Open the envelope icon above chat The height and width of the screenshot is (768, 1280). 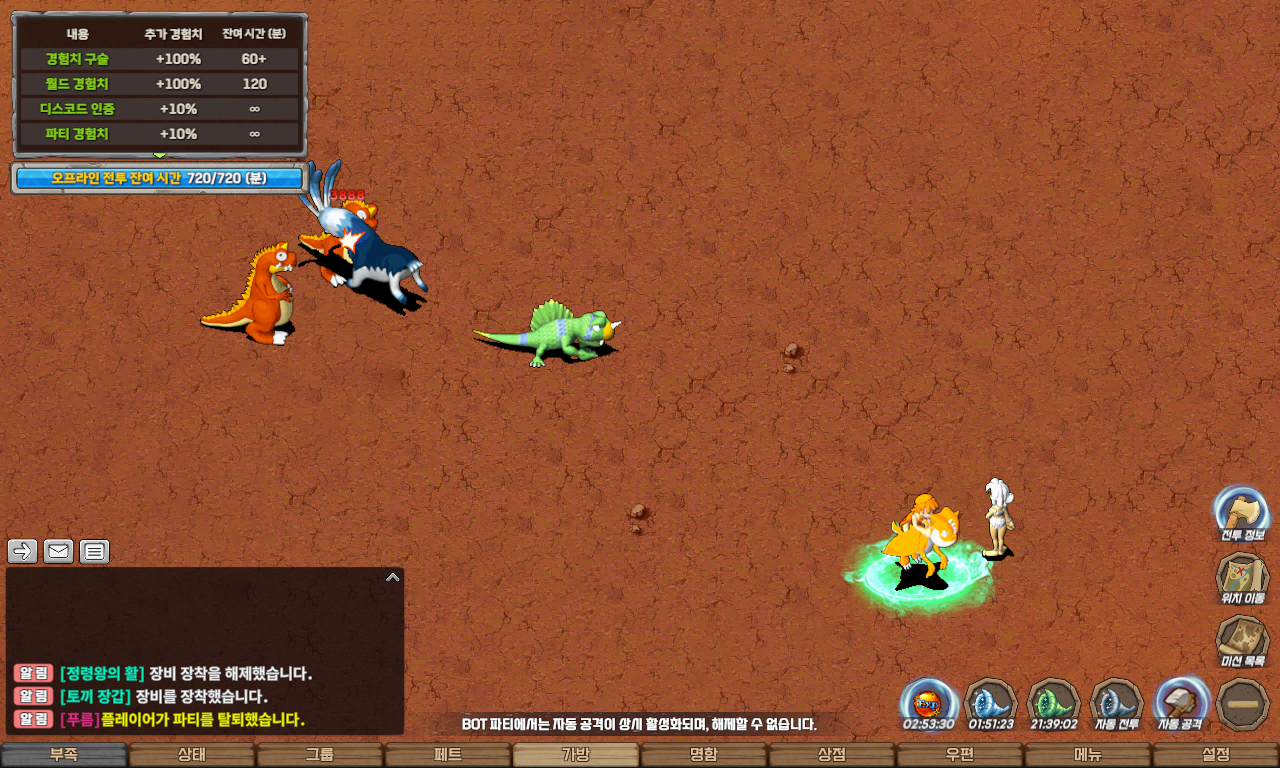(x=59, y=551)
